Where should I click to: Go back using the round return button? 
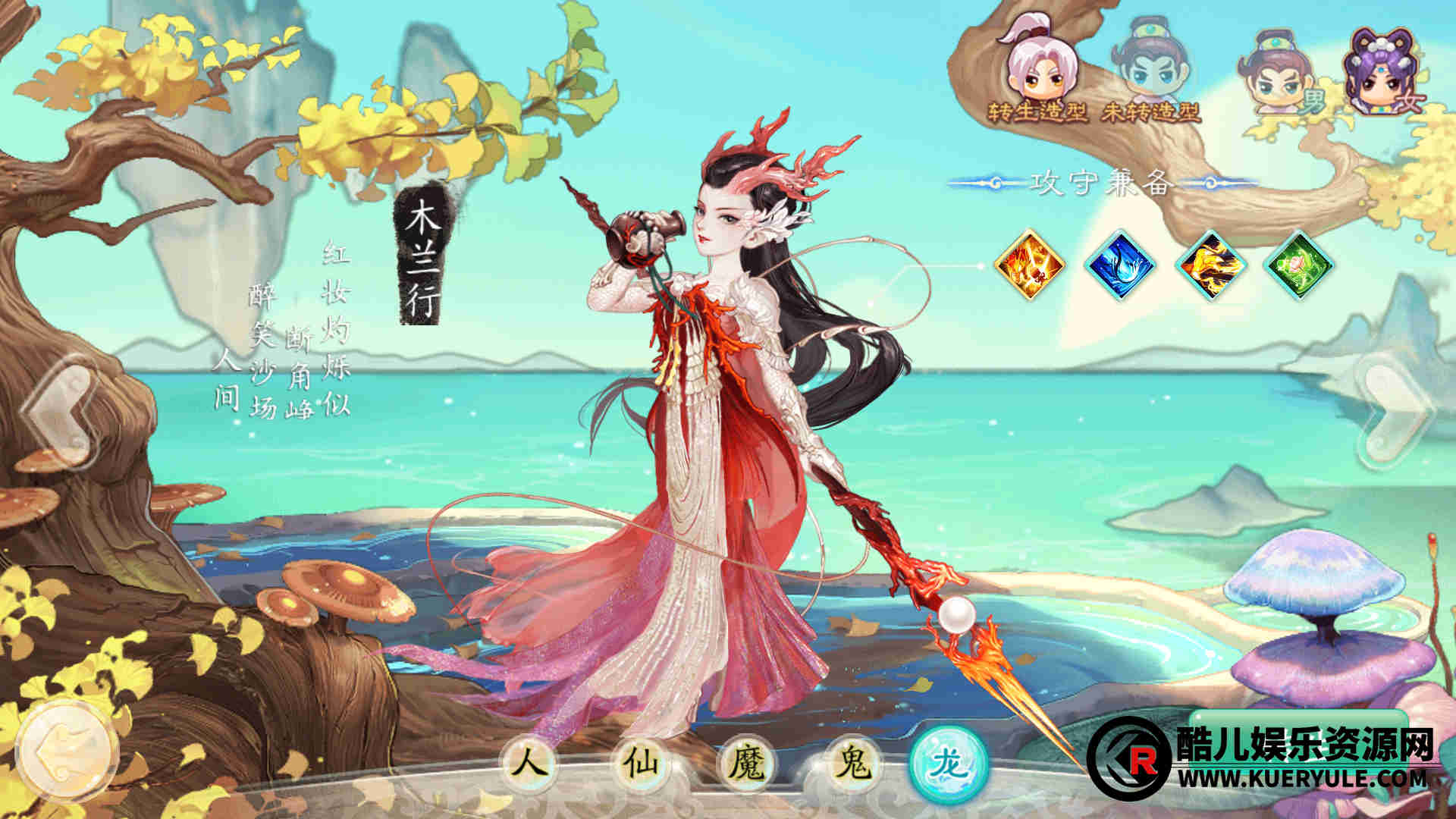[x=67, y=749]
